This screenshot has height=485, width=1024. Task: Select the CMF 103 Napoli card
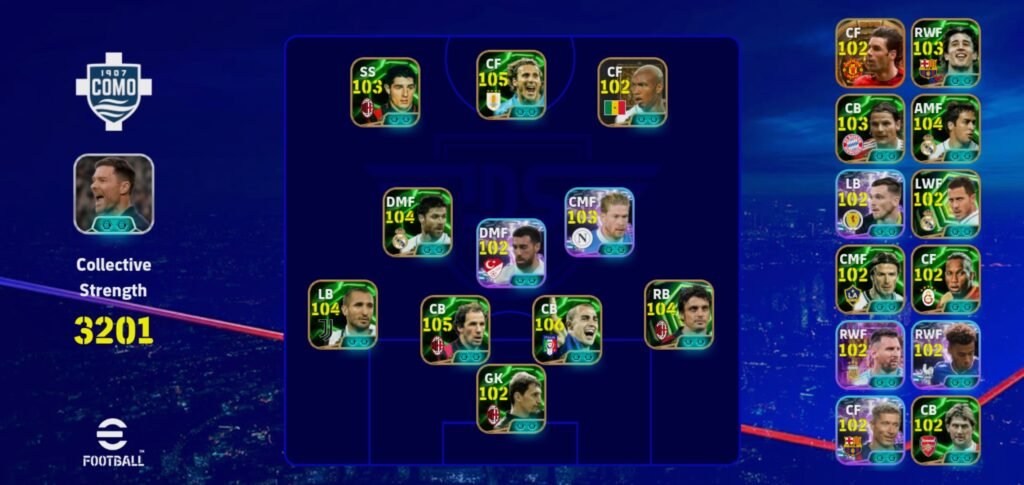[599, 222]
